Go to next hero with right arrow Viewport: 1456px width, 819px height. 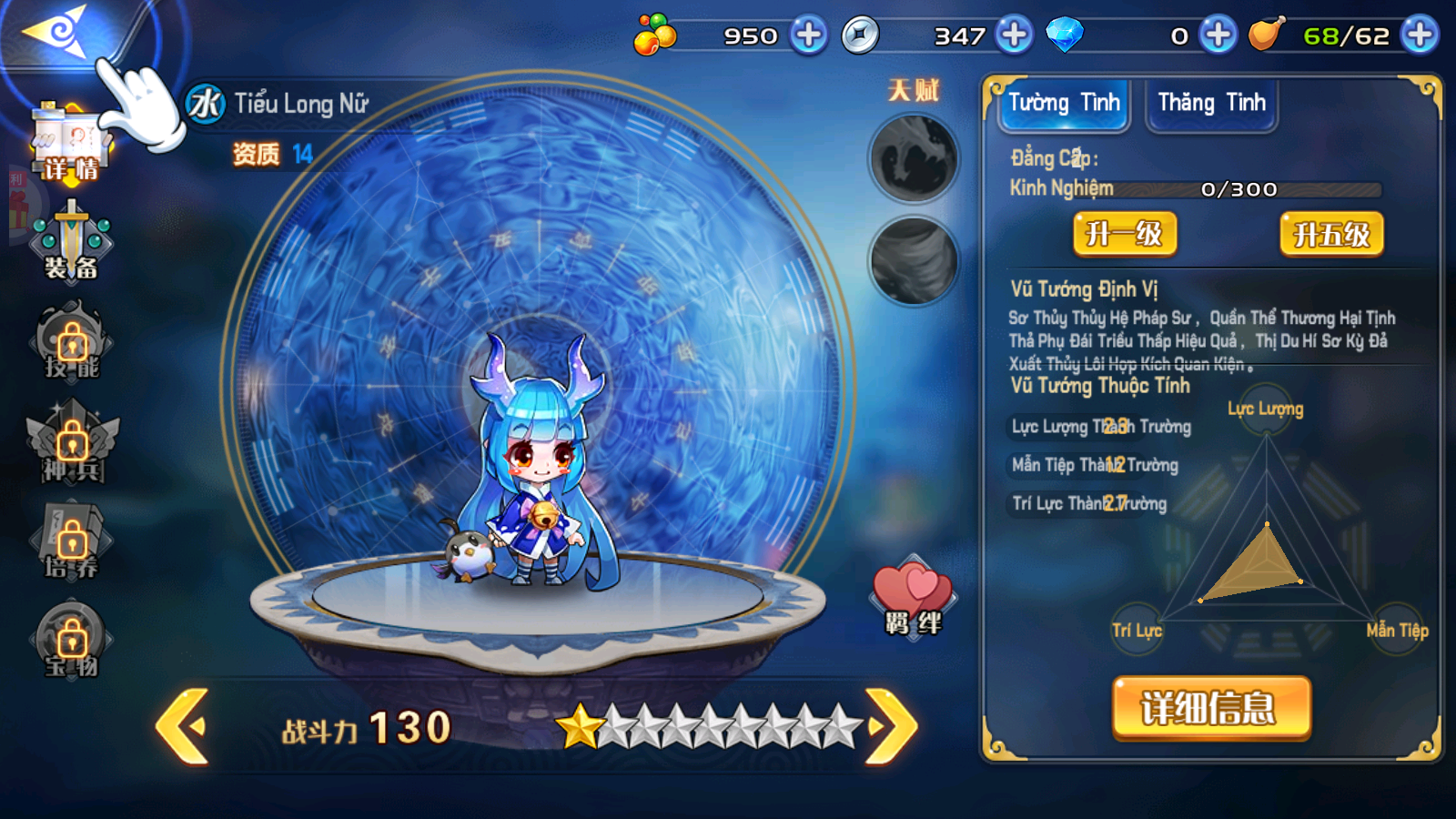click(x=891, y=725)
